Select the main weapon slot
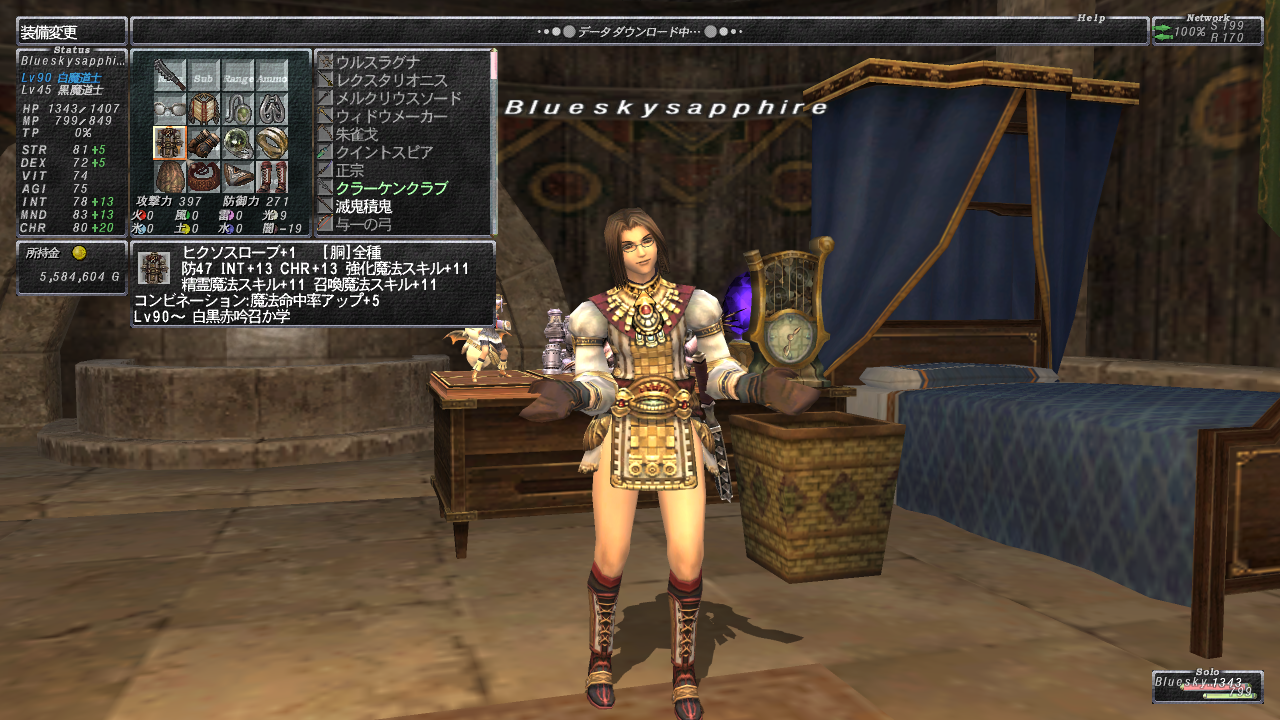The height and width of the screenshot is (720, 1280). coord(170,76)
